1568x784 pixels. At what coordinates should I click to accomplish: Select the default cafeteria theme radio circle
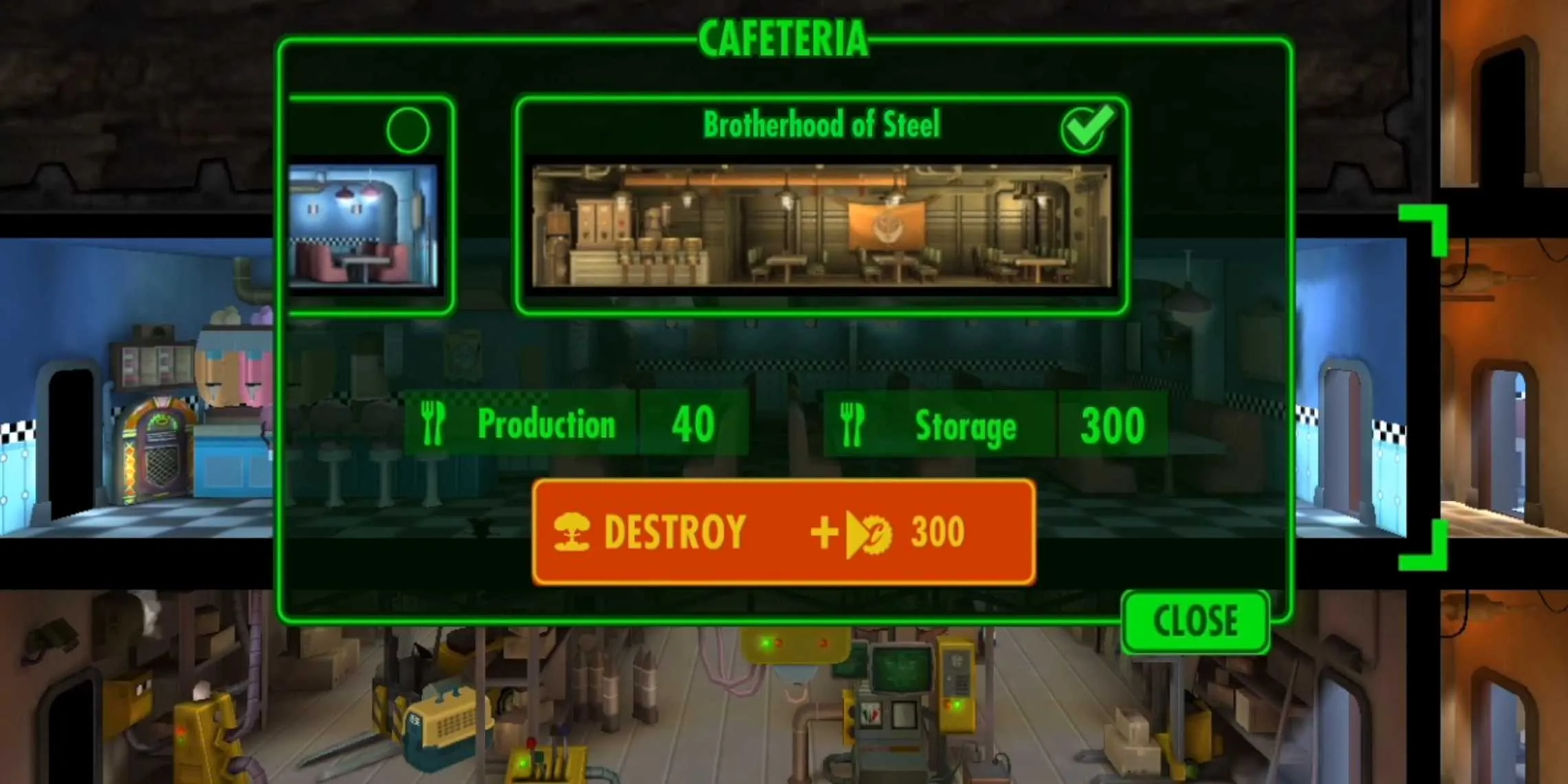(408, 129)
